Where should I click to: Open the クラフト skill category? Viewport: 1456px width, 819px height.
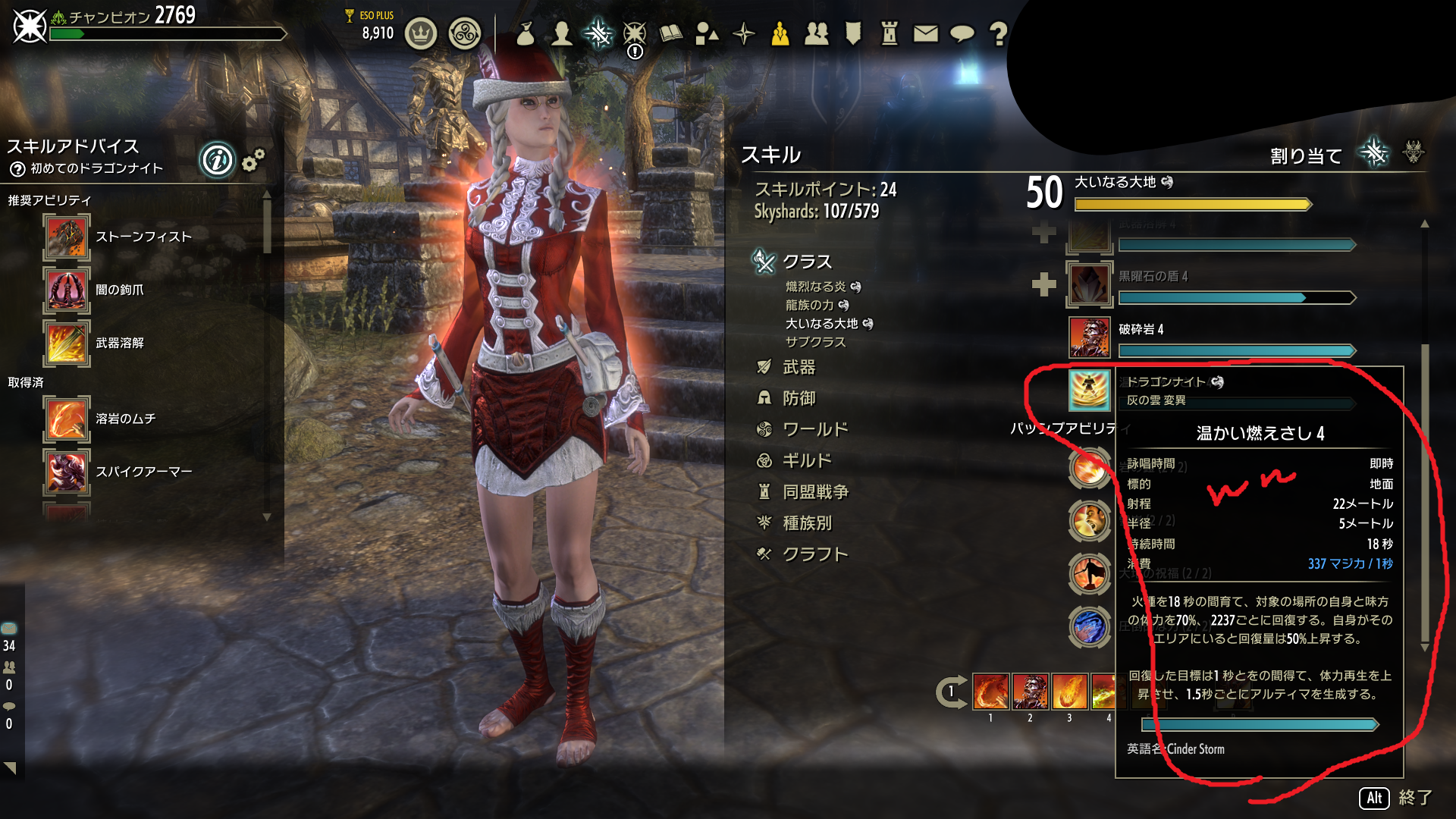pyautogui.click(x=814, y=554)
